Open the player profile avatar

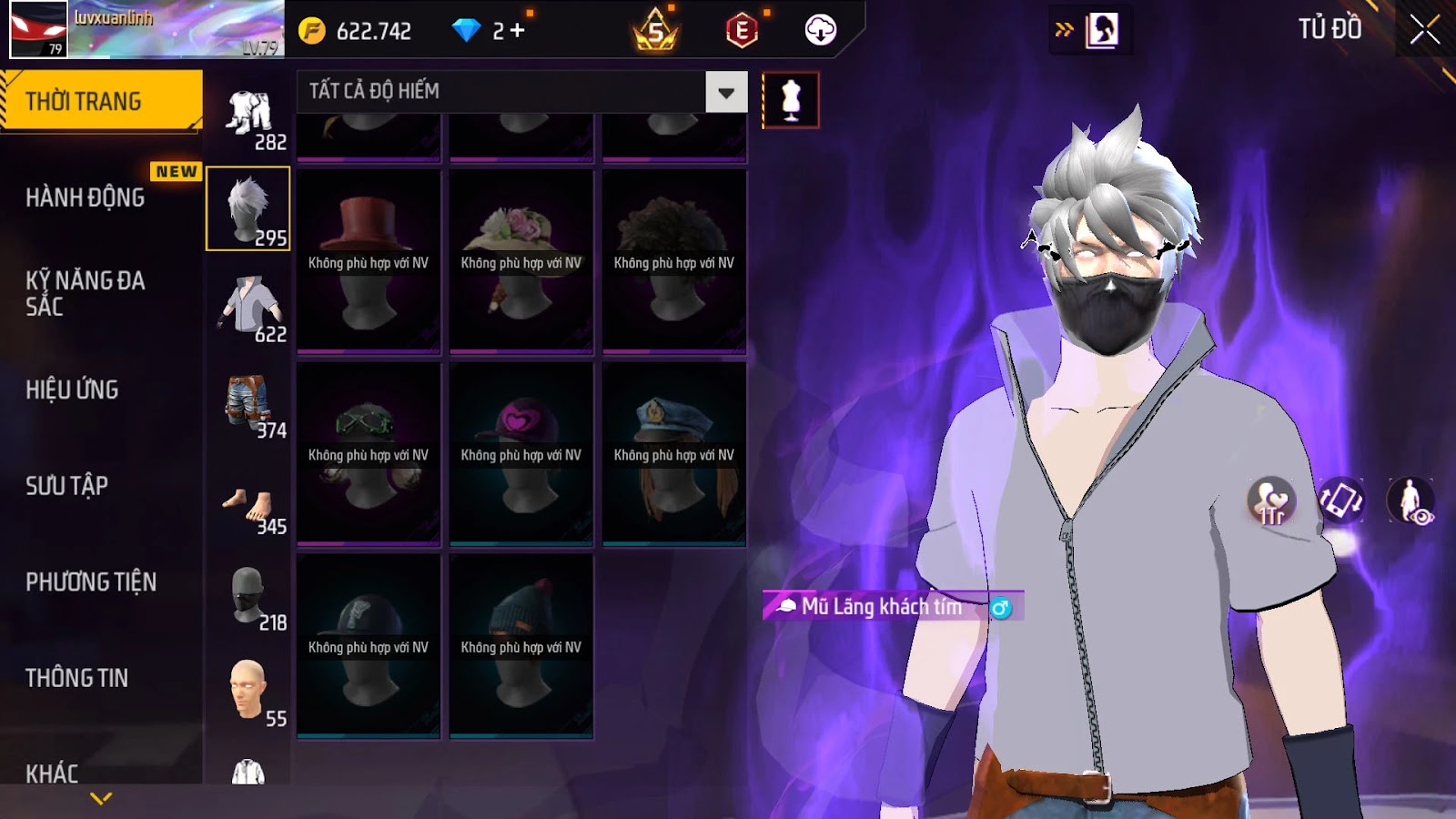pos(38,29)
